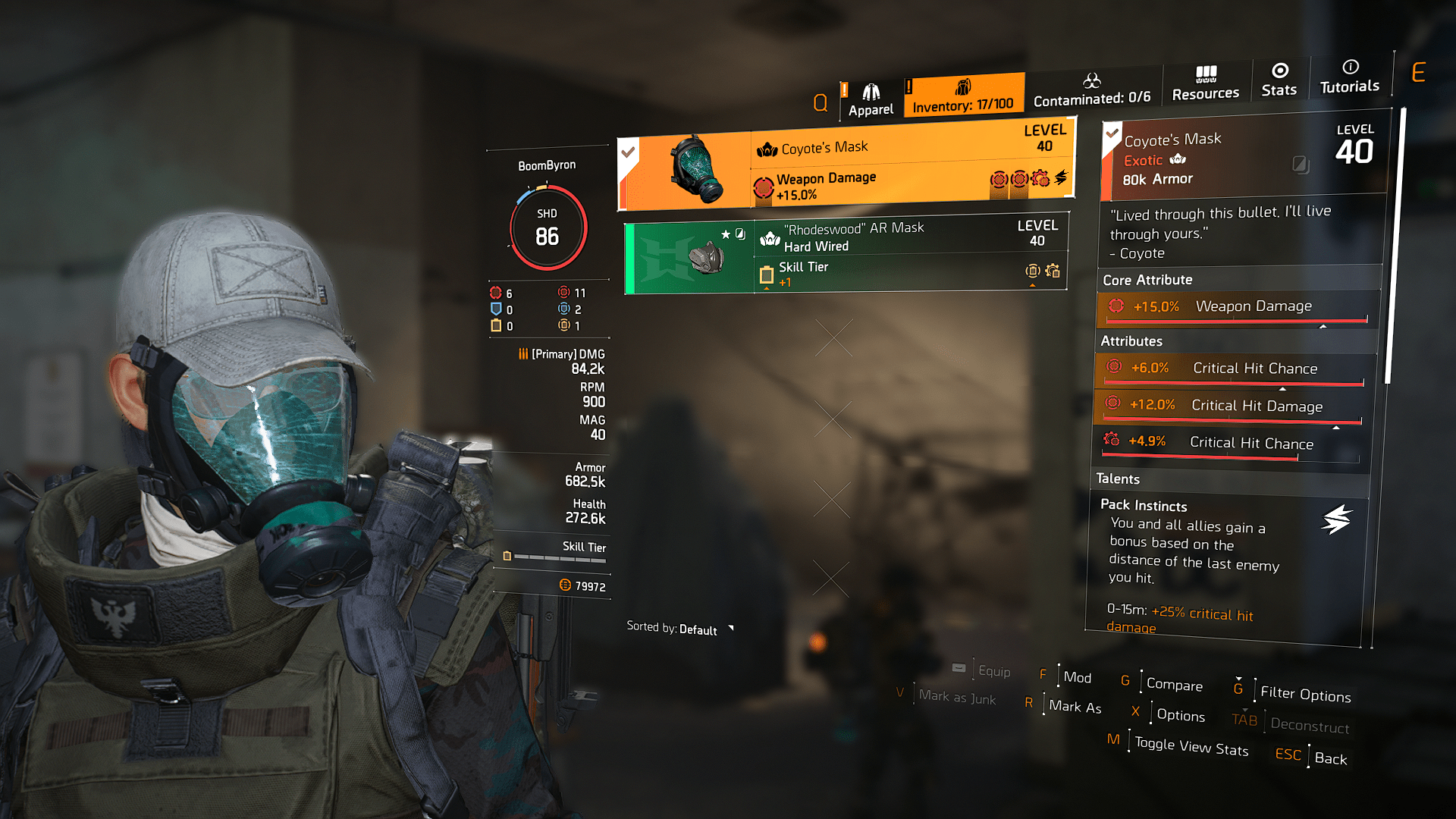1456x819 pixels.
Task: Open the Inventory tab
Action: tap(963, 96)
